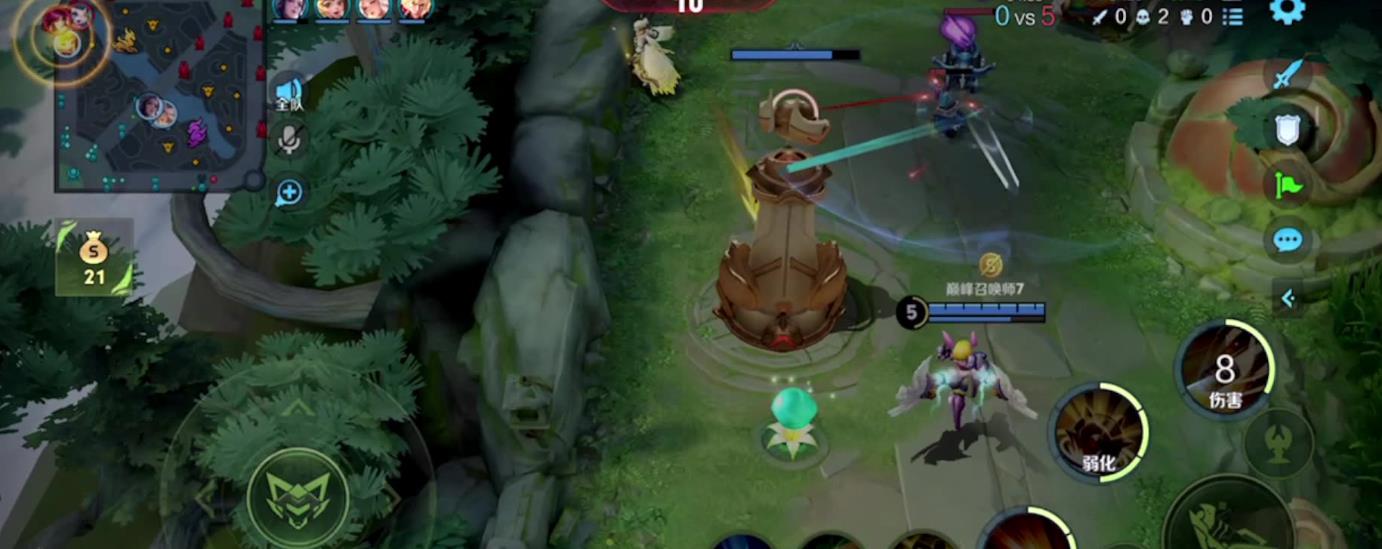Tap the cat-emblem movement joystick
This screenshot has width=1382, height=549.
tap(297, 497)
